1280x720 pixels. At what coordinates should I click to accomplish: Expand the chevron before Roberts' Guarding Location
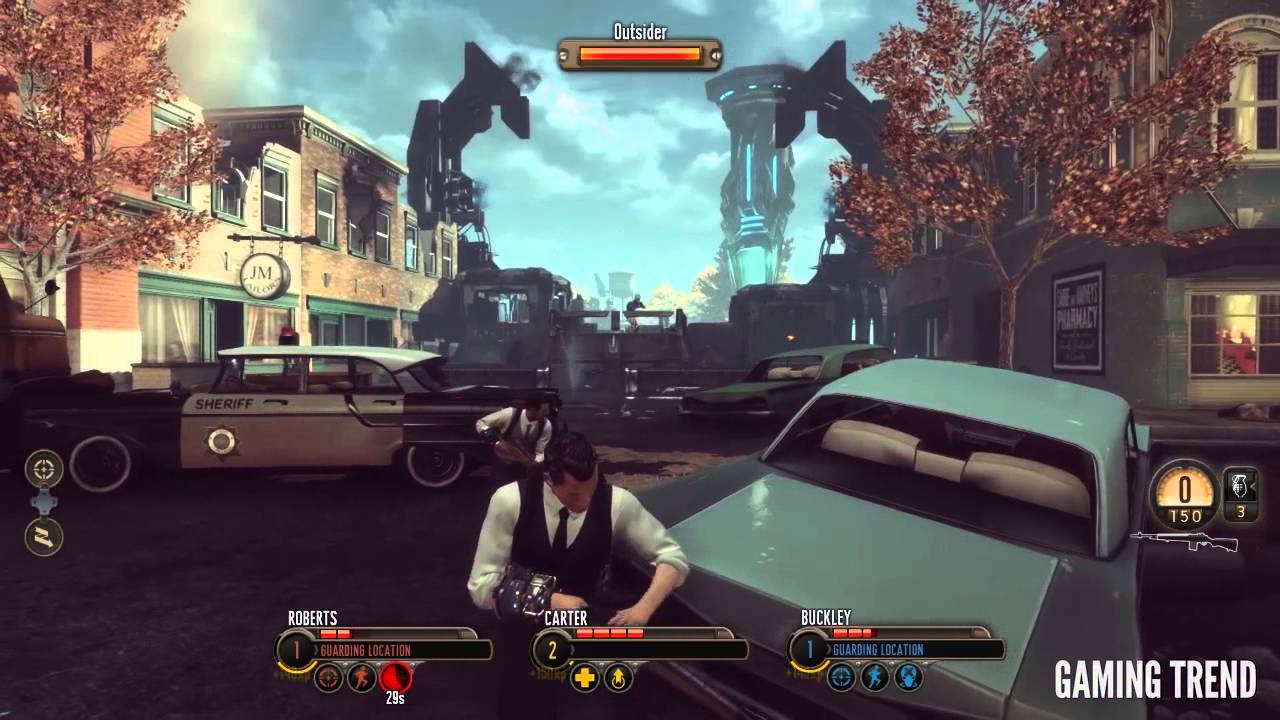point(316,648)
